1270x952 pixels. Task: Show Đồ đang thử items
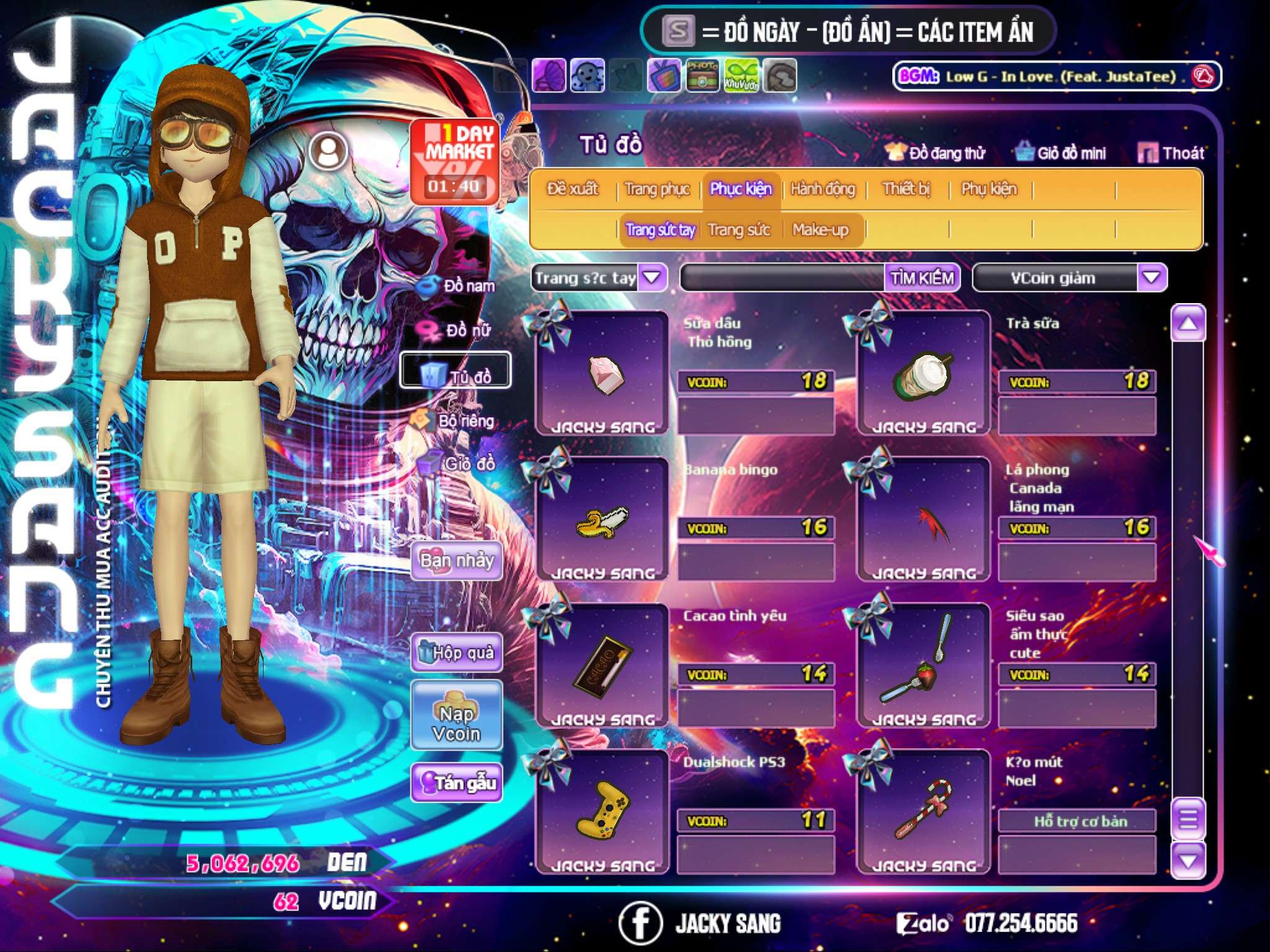[936, 152]
